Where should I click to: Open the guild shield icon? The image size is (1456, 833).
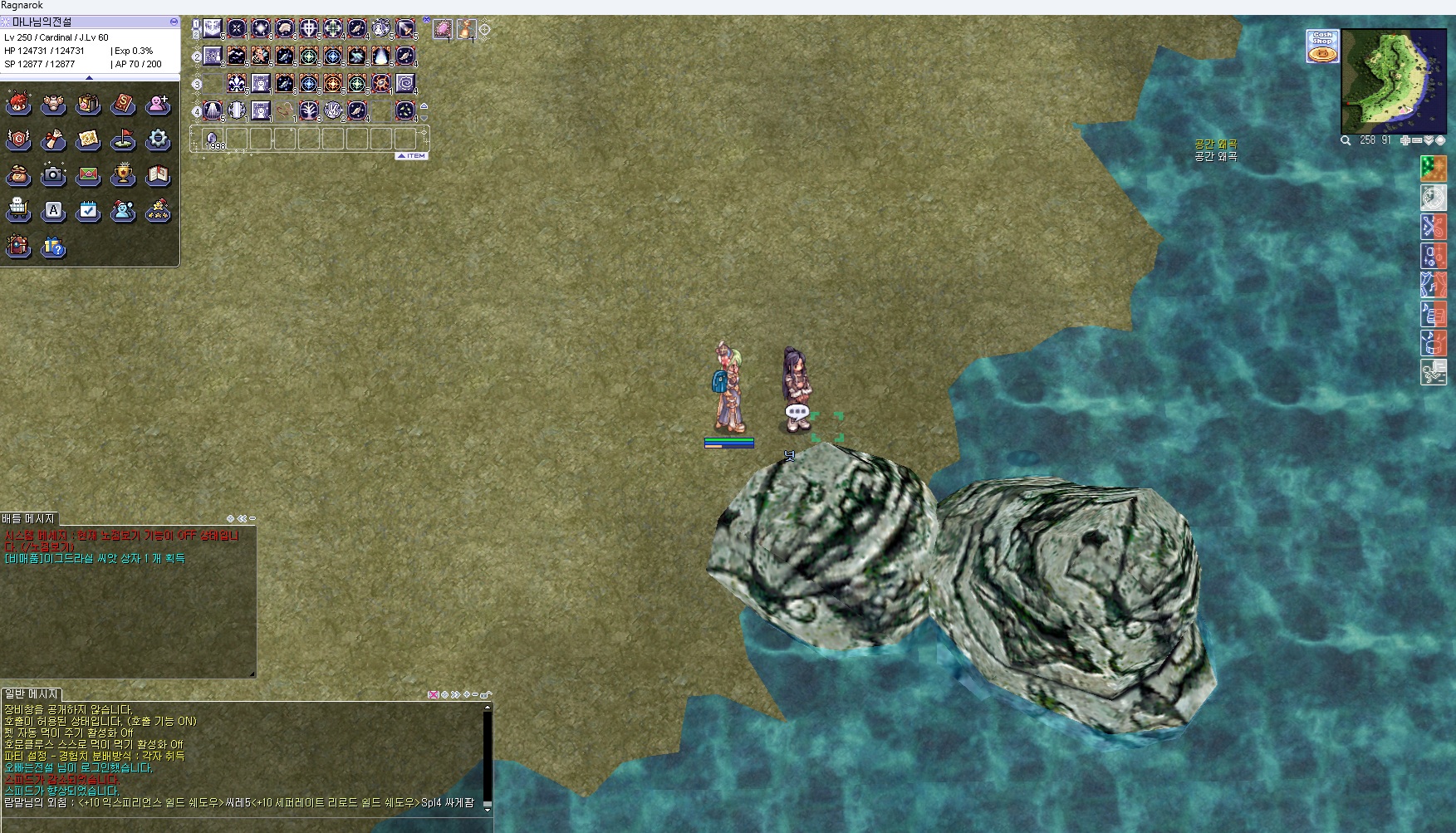point(18,140)
